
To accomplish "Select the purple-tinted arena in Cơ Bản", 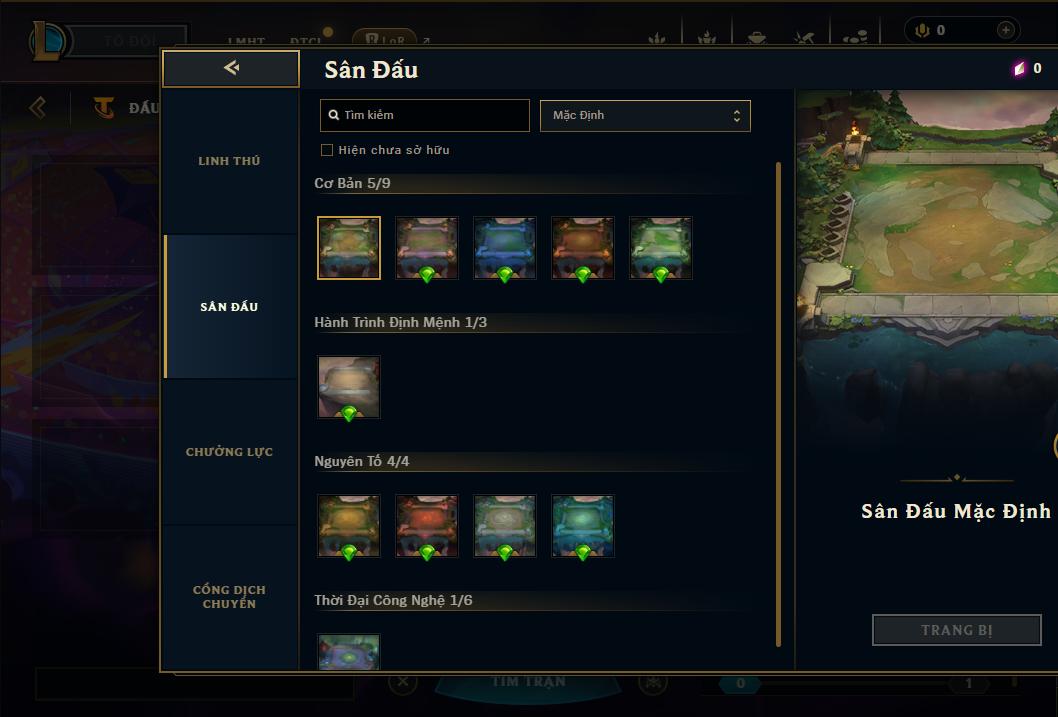I will click(427, 247).
